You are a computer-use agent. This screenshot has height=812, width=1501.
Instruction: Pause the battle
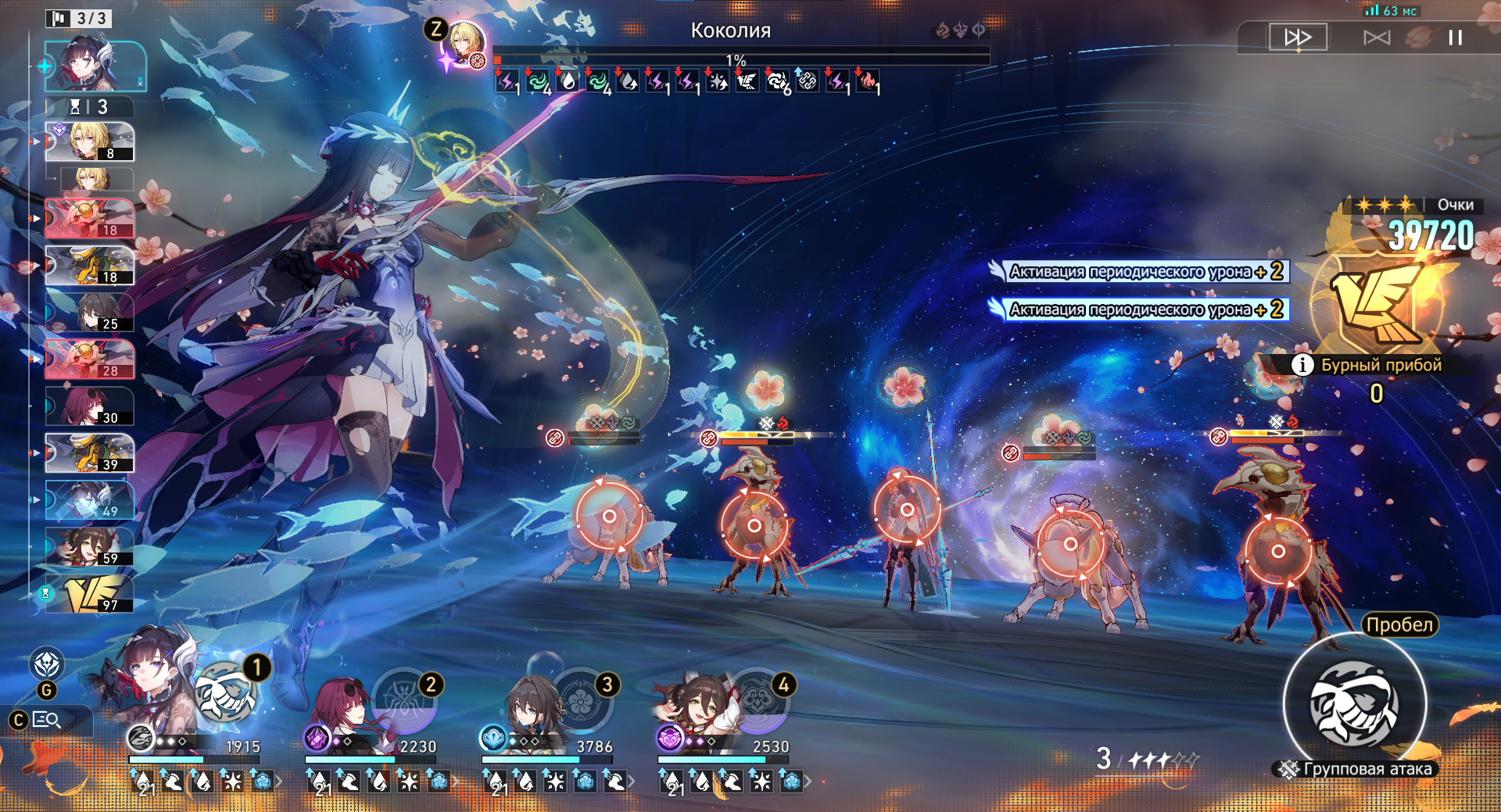pos(1455,38)
